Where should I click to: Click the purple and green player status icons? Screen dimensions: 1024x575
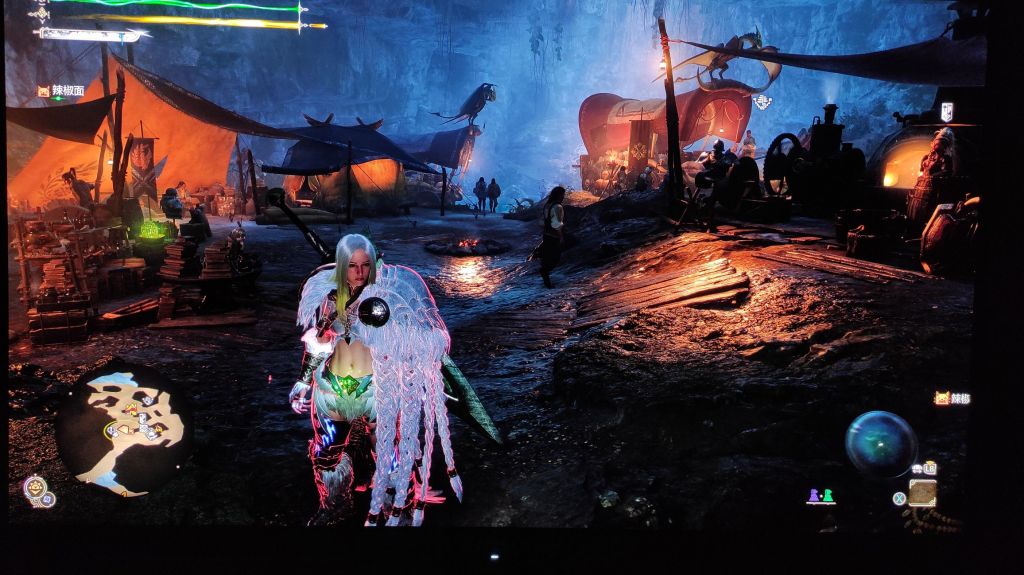point(820,495)
